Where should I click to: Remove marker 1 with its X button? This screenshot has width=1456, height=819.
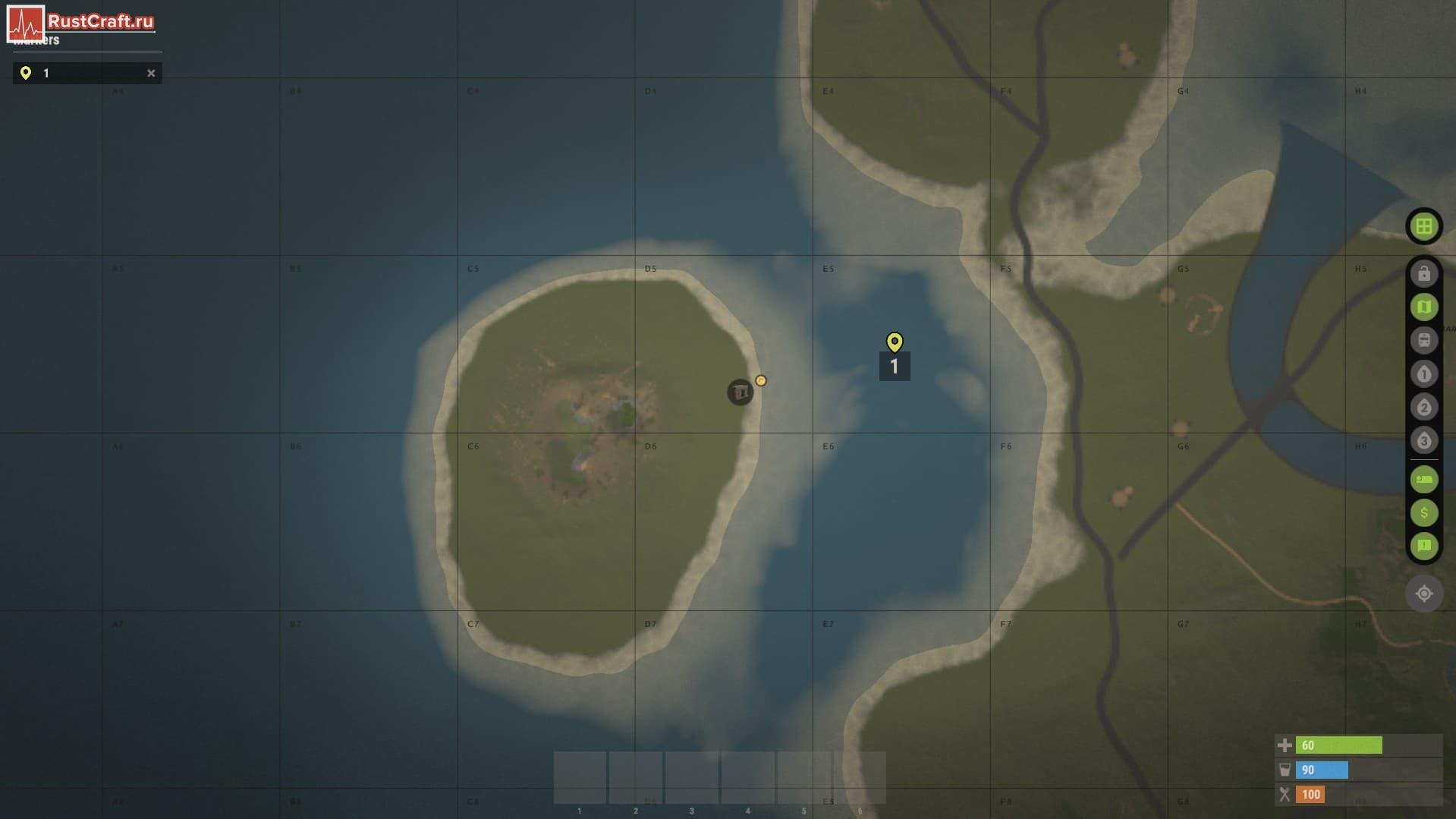151,73
